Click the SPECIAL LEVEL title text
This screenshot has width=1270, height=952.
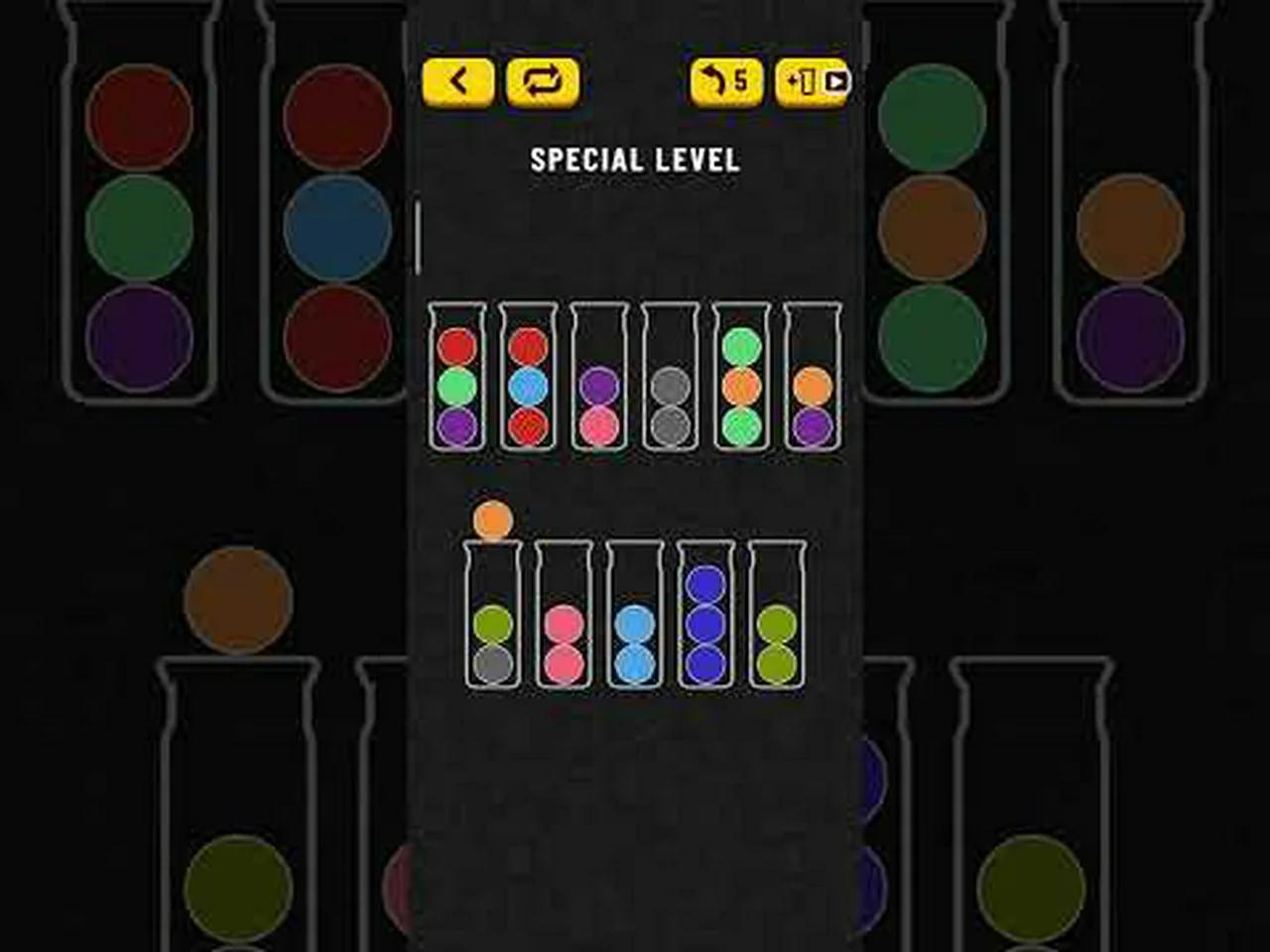(635, 160)
